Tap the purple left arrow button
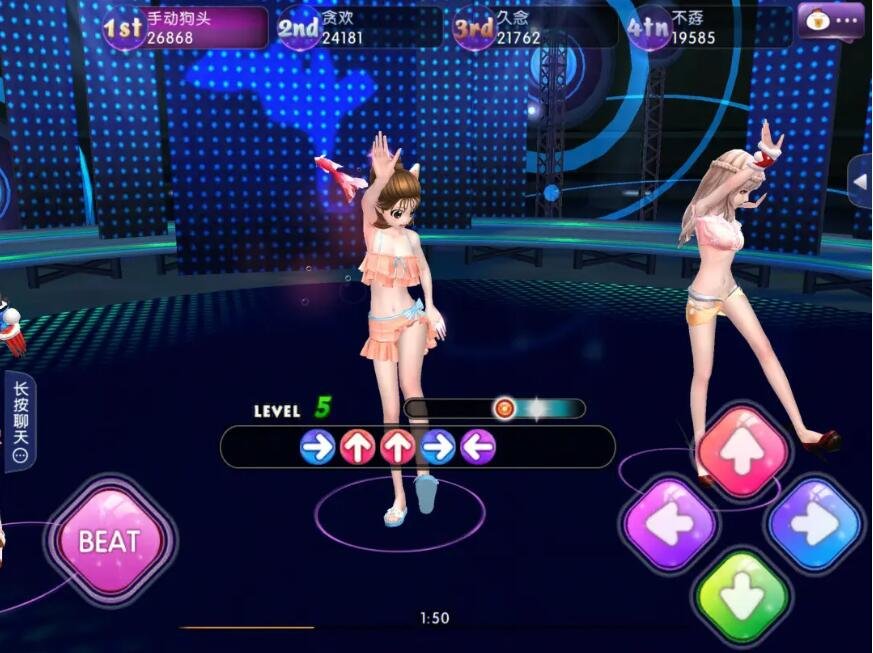The height and width of the screenshot is (653, 873). 669,523
